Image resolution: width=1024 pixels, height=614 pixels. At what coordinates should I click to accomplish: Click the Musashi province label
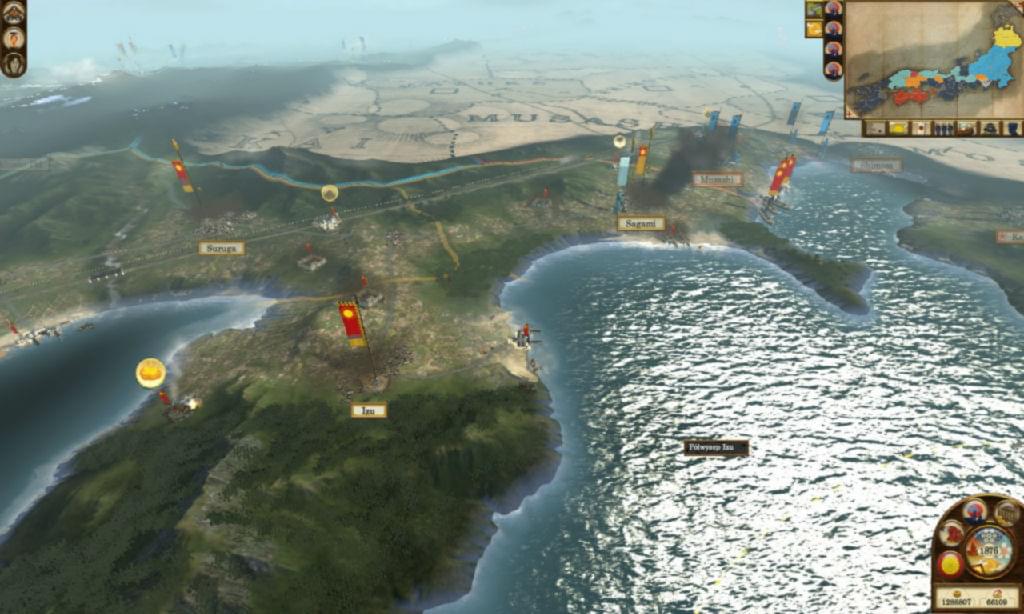(x=717, y=179)
